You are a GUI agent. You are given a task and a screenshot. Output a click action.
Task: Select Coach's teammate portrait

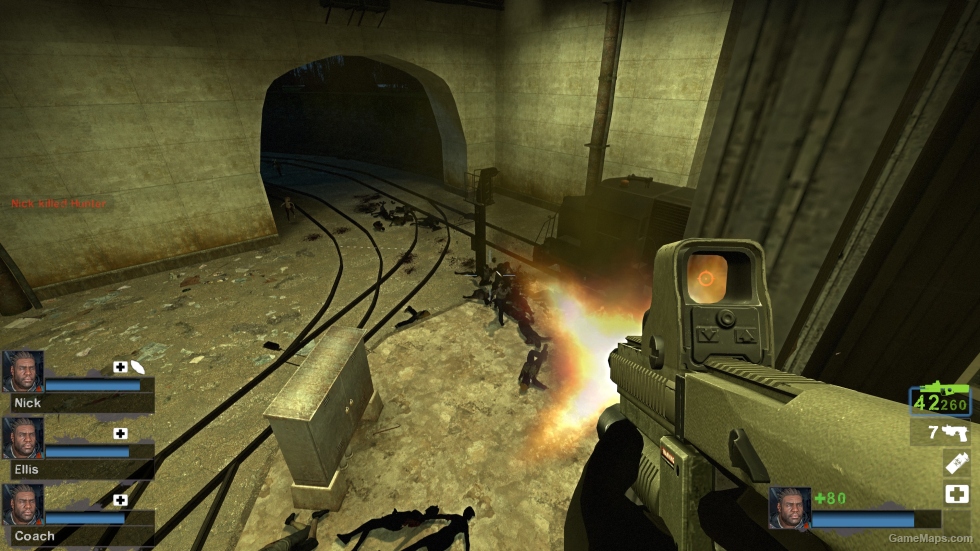coord(23,504)
